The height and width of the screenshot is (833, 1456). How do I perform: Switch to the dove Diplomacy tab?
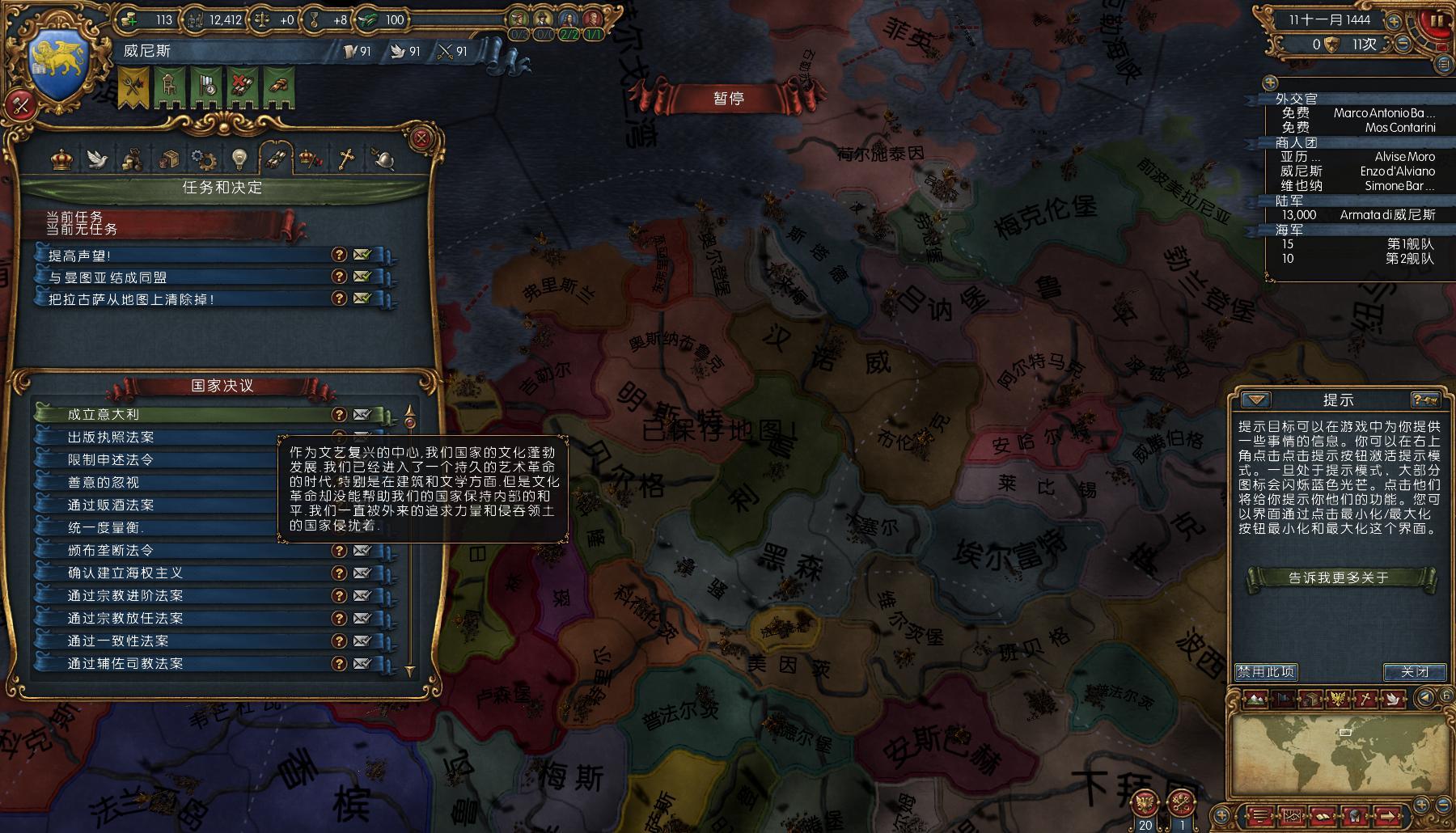tap(98, 159)
